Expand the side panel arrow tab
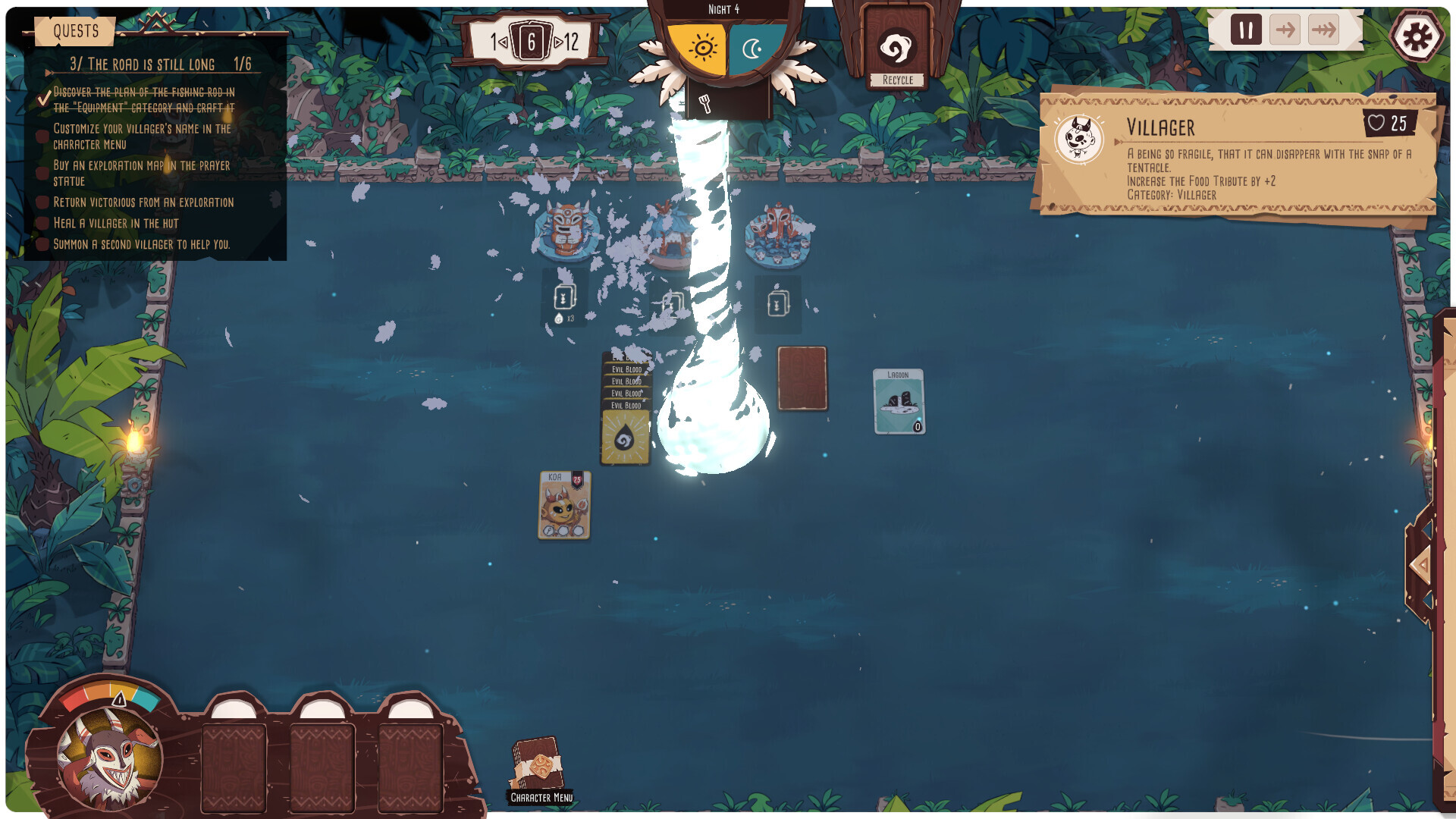The width and height of the screenshot is (1456, 819). point(1420,566)
